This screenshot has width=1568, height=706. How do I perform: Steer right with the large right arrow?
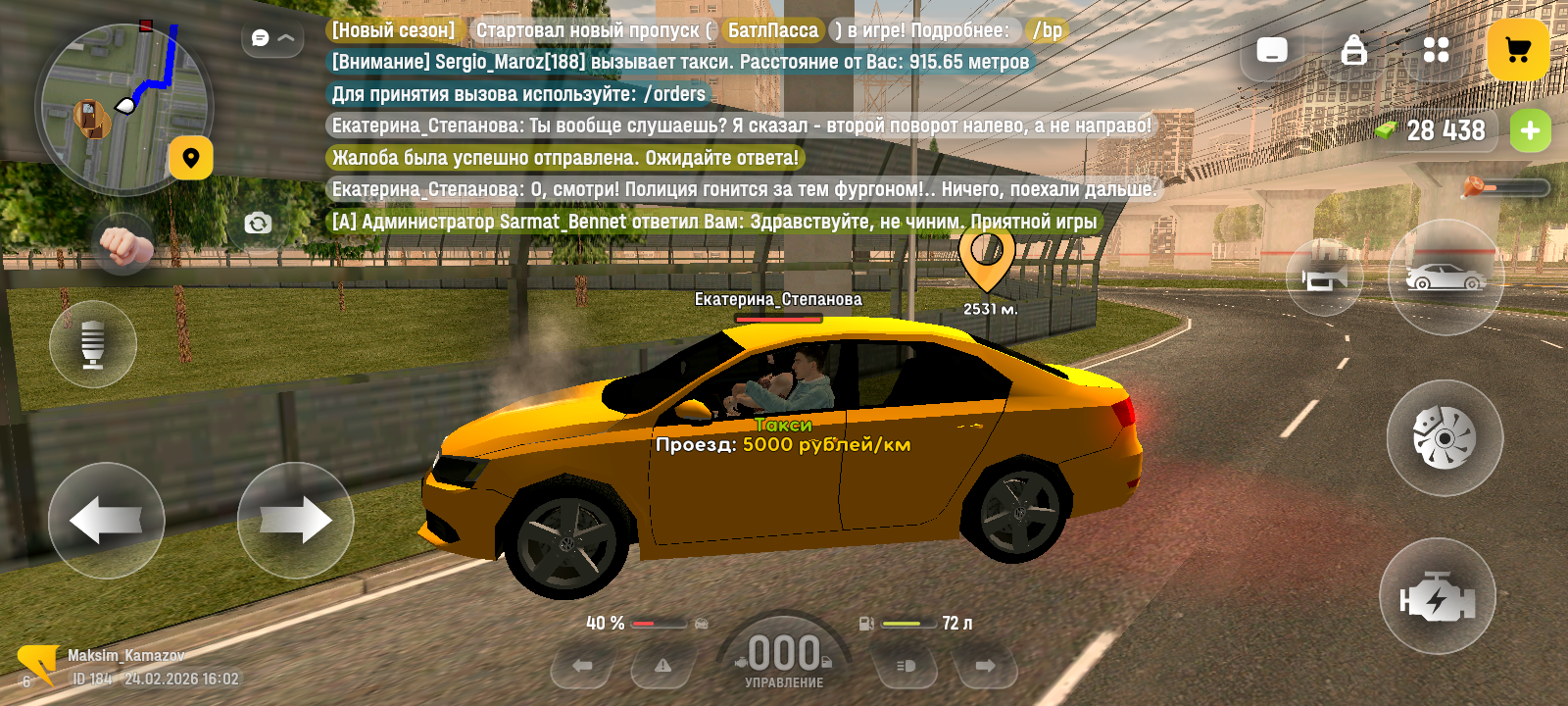(x=295, y=520)
